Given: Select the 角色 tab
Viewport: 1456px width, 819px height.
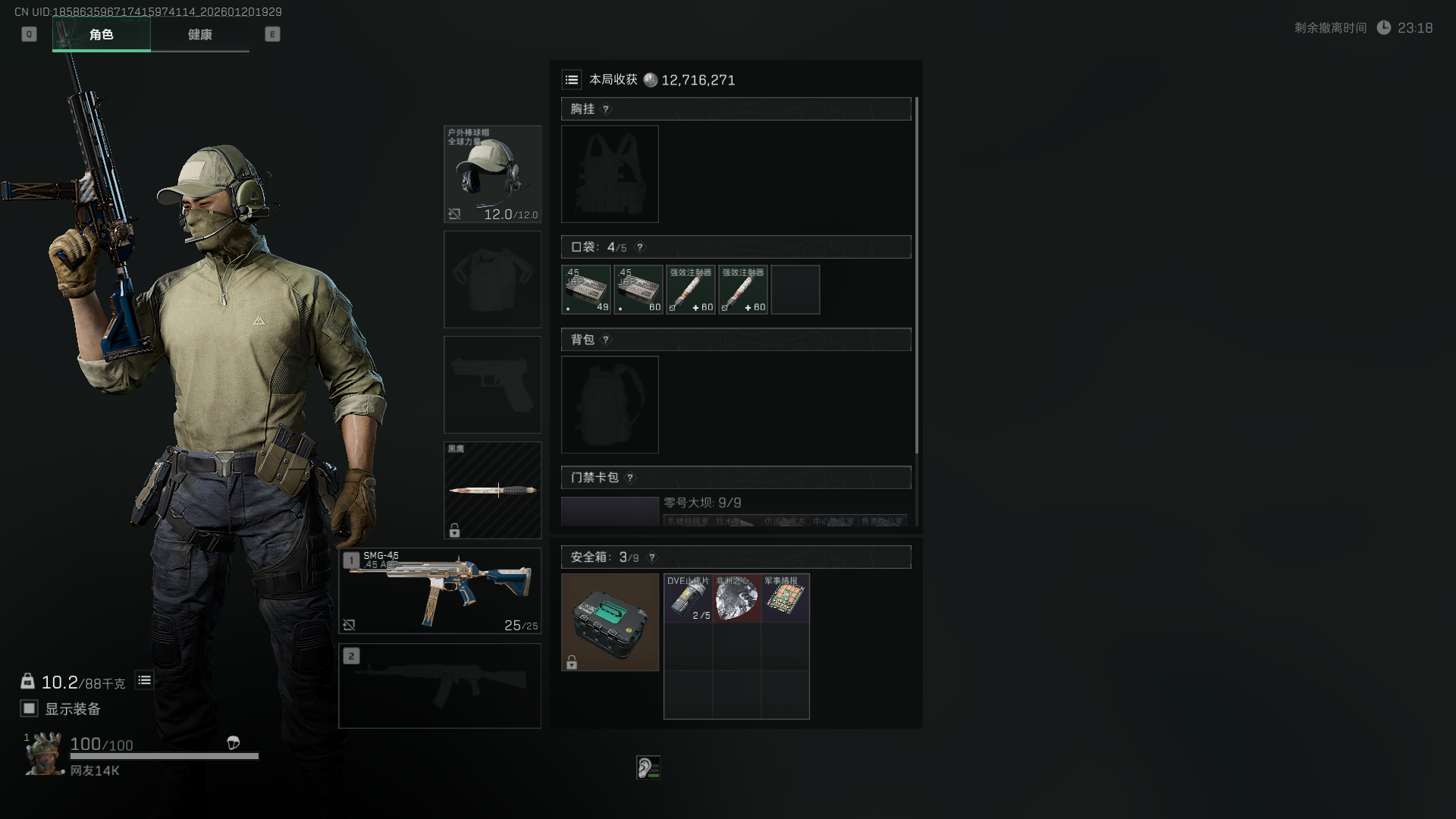Looking at the screenshot, I should click(102, 35).
